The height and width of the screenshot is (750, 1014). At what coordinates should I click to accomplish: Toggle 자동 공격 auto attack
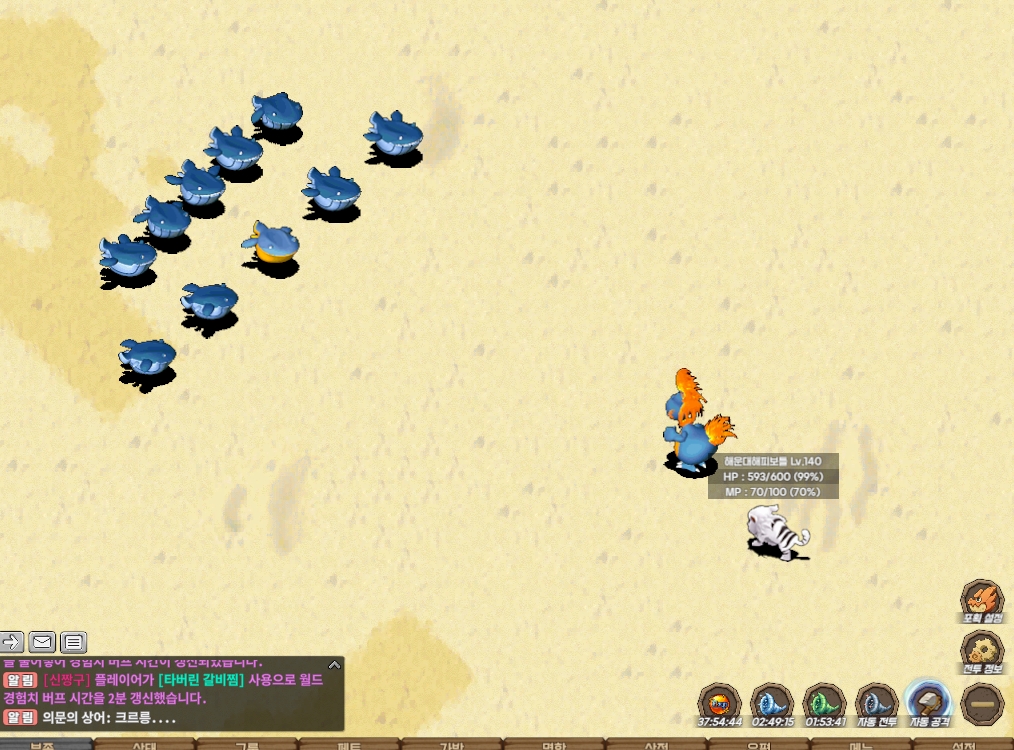tap(929, 702)
